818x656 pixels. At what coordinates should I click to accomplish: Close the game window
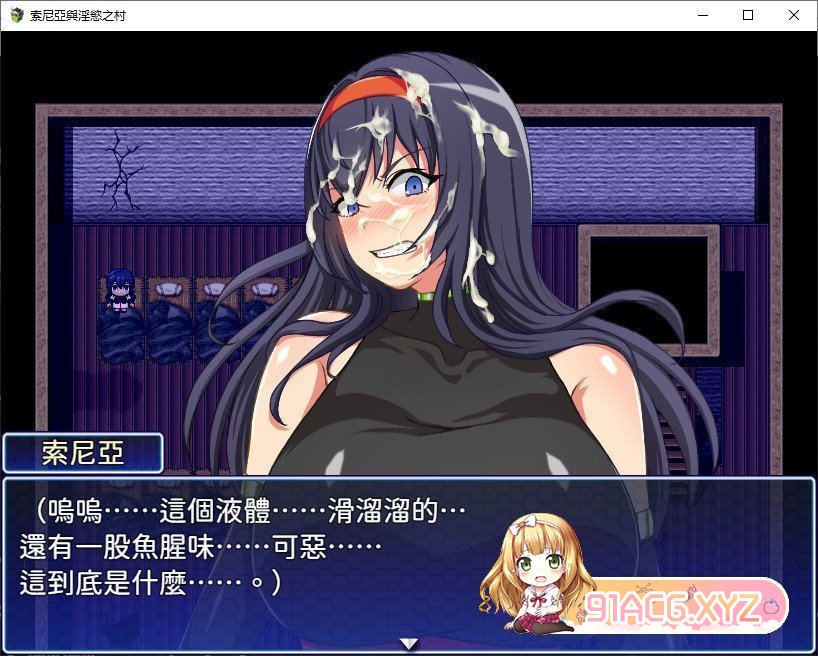click(x=794, y=15)
